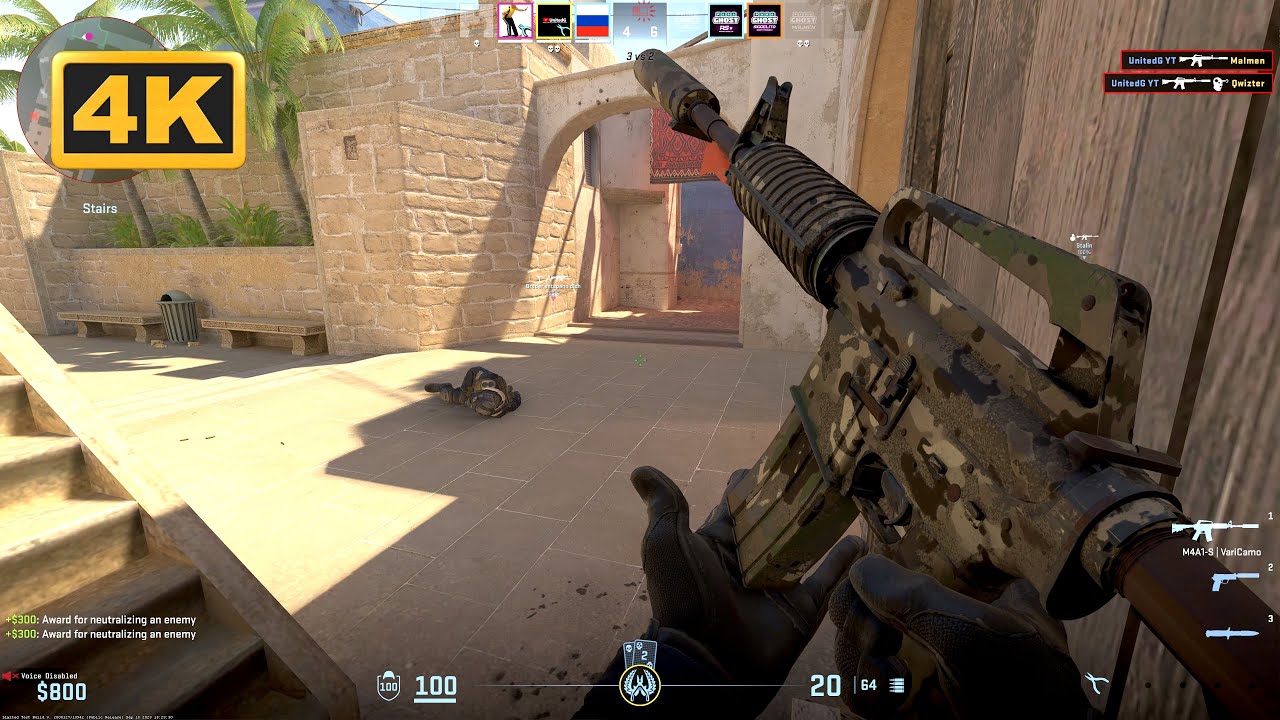Open the pink-bordered player avatar on the scoreboard
The width and height of the screenshot is (1280, 720).
[515, 20]
